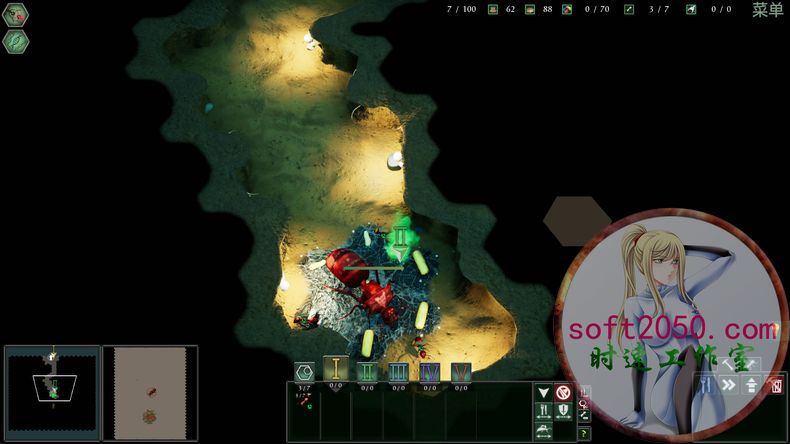Click the ant hexagon button

16,15
